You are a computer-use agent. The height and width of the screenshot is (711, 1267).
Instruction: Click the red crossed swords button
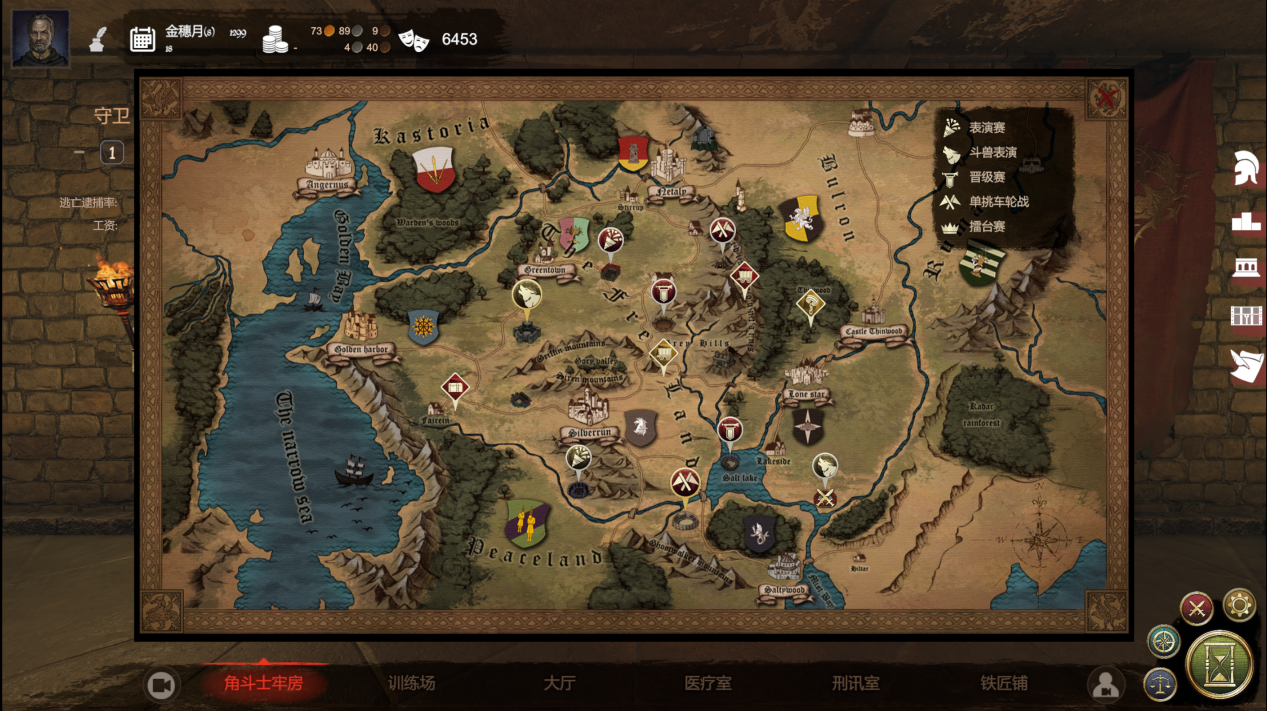1196,607
